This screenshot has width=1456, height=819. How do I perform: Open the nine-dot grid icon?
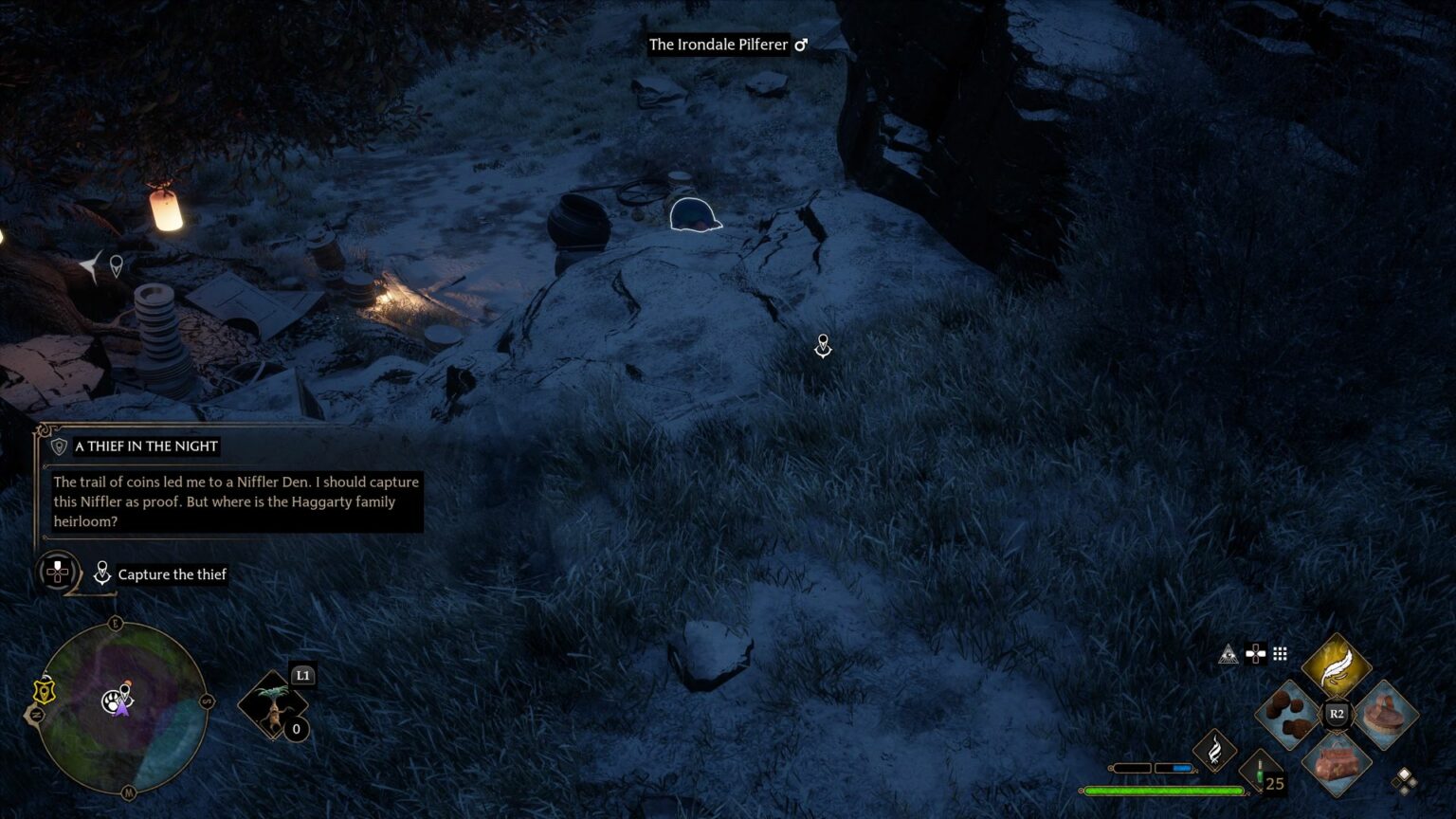(x=1280, y=653)
